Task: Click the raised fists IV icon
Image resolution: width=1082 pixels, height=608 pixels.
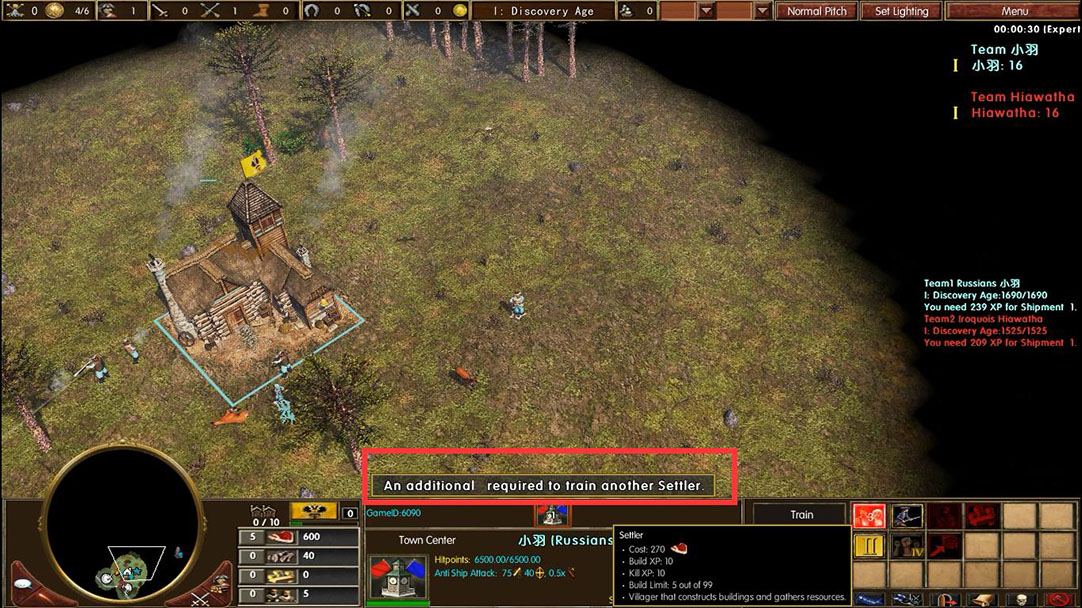Action: point(907,548)
